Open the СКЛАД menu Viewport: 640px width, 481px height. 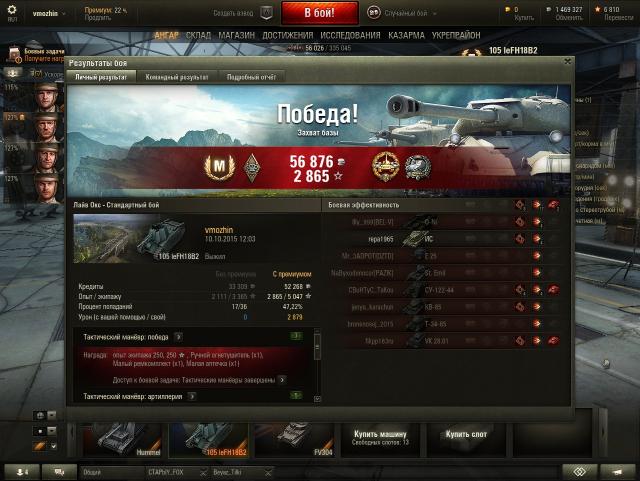pos(198,35)
